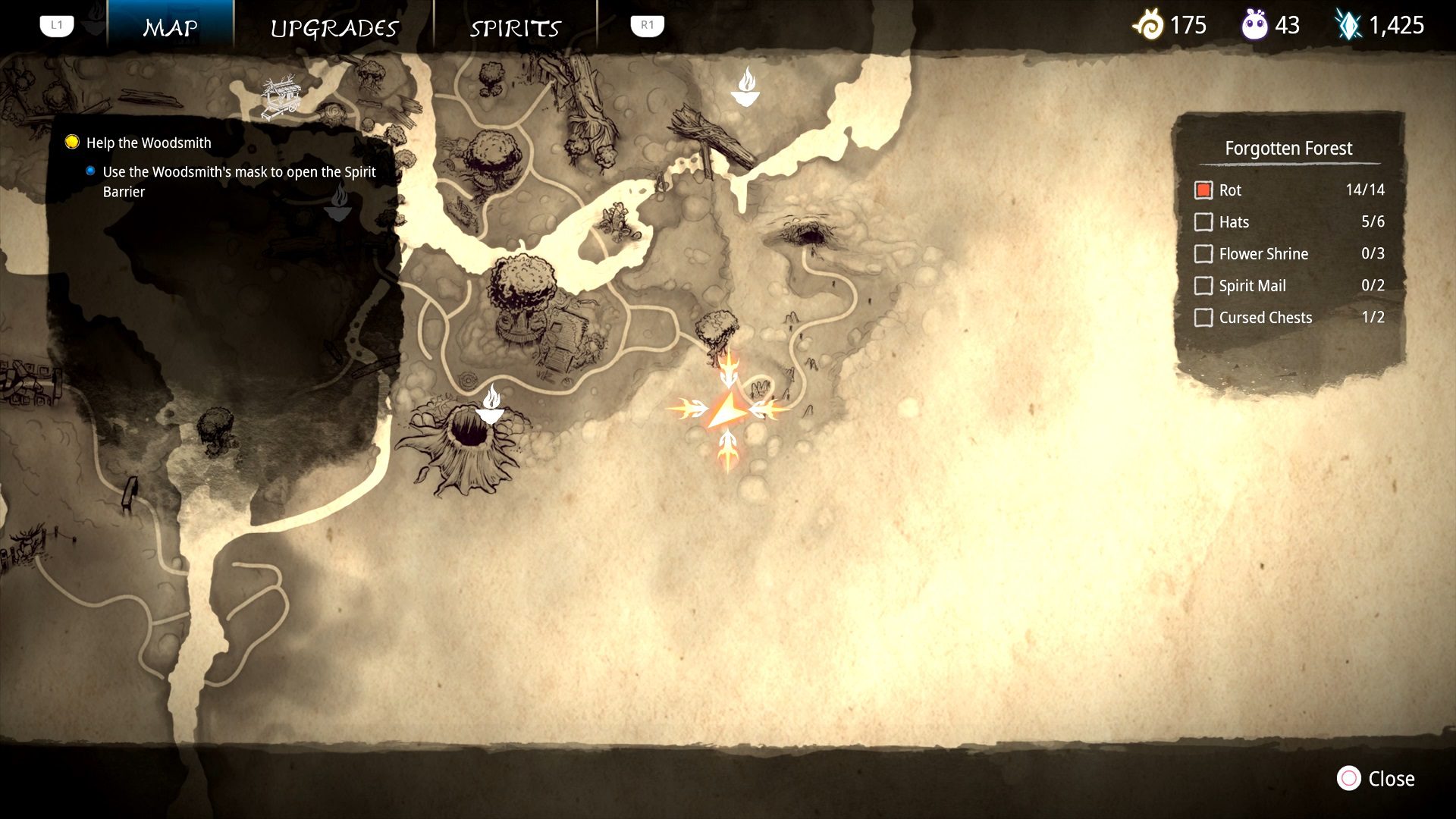
Task: Click the completed Rot tracker marked 14/14
Action: [x=1204, y=190]
